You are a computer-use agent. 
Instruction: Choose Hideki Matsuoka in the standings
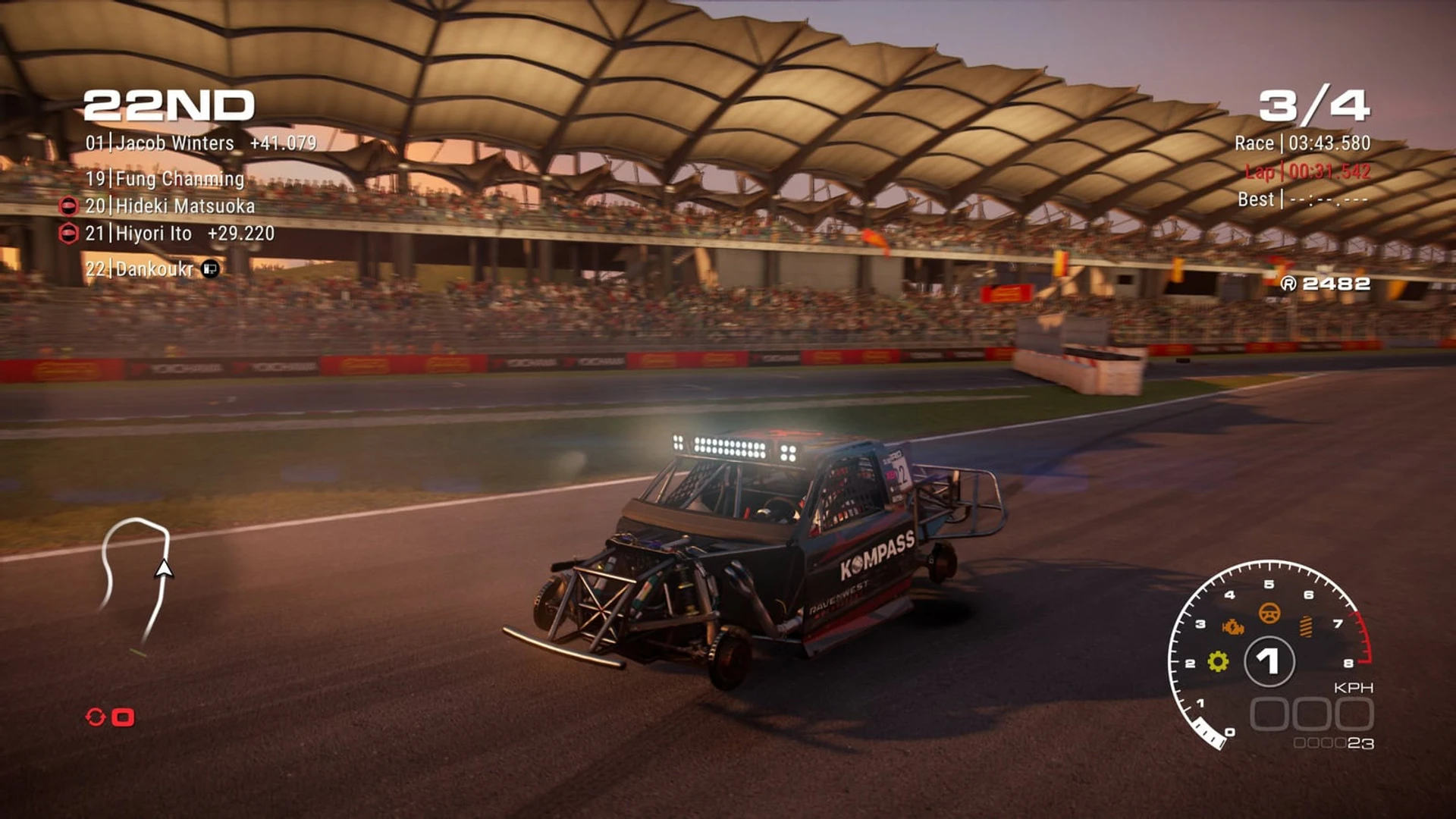[x=170, y=206]
